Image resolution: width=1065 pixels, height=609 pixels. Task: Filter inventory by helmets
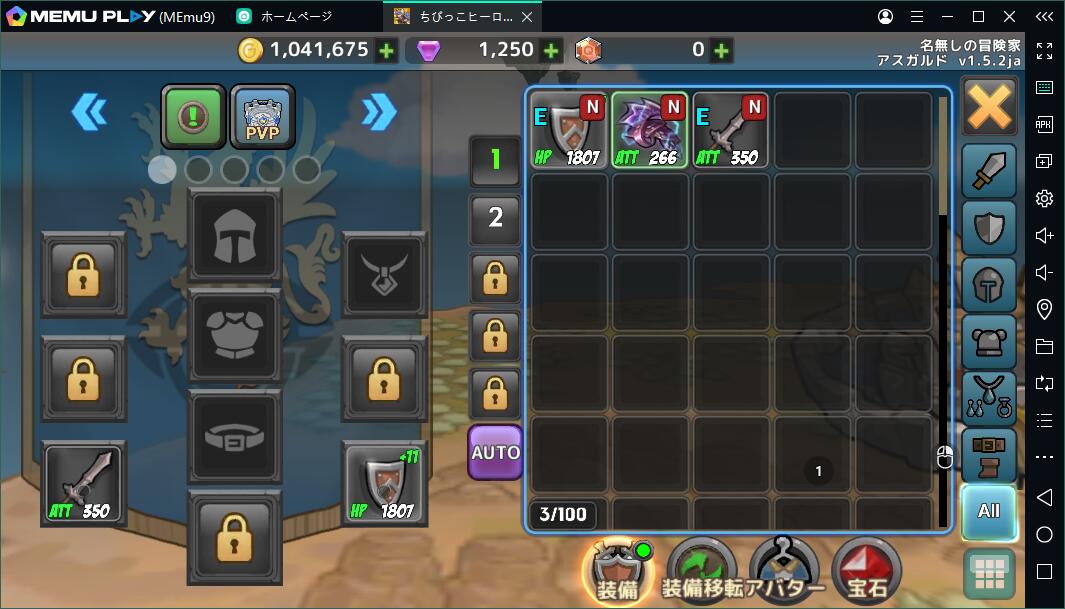click(989, 286)
